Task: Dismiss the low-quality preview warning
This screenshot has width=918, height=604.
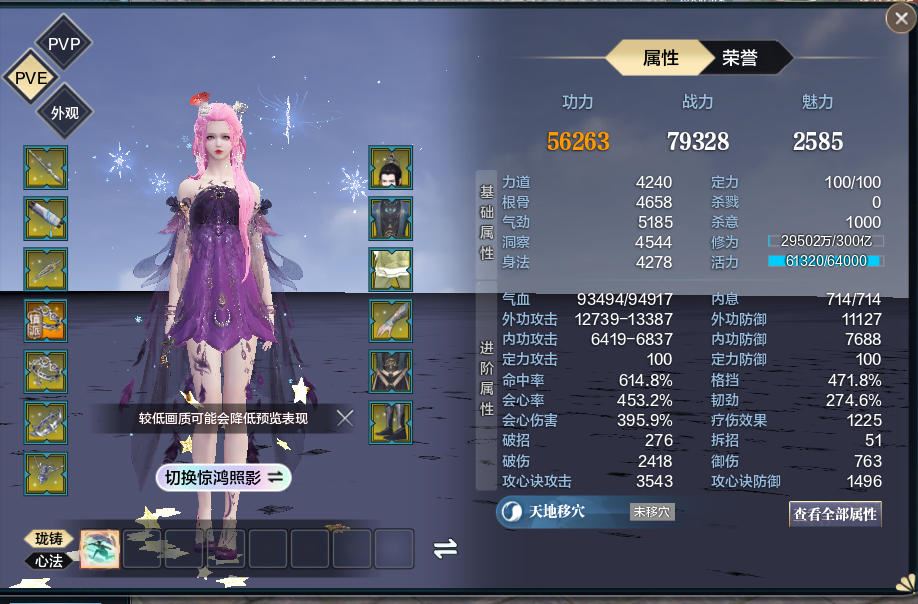Action: pyautogui.click(x=345, y=418)
